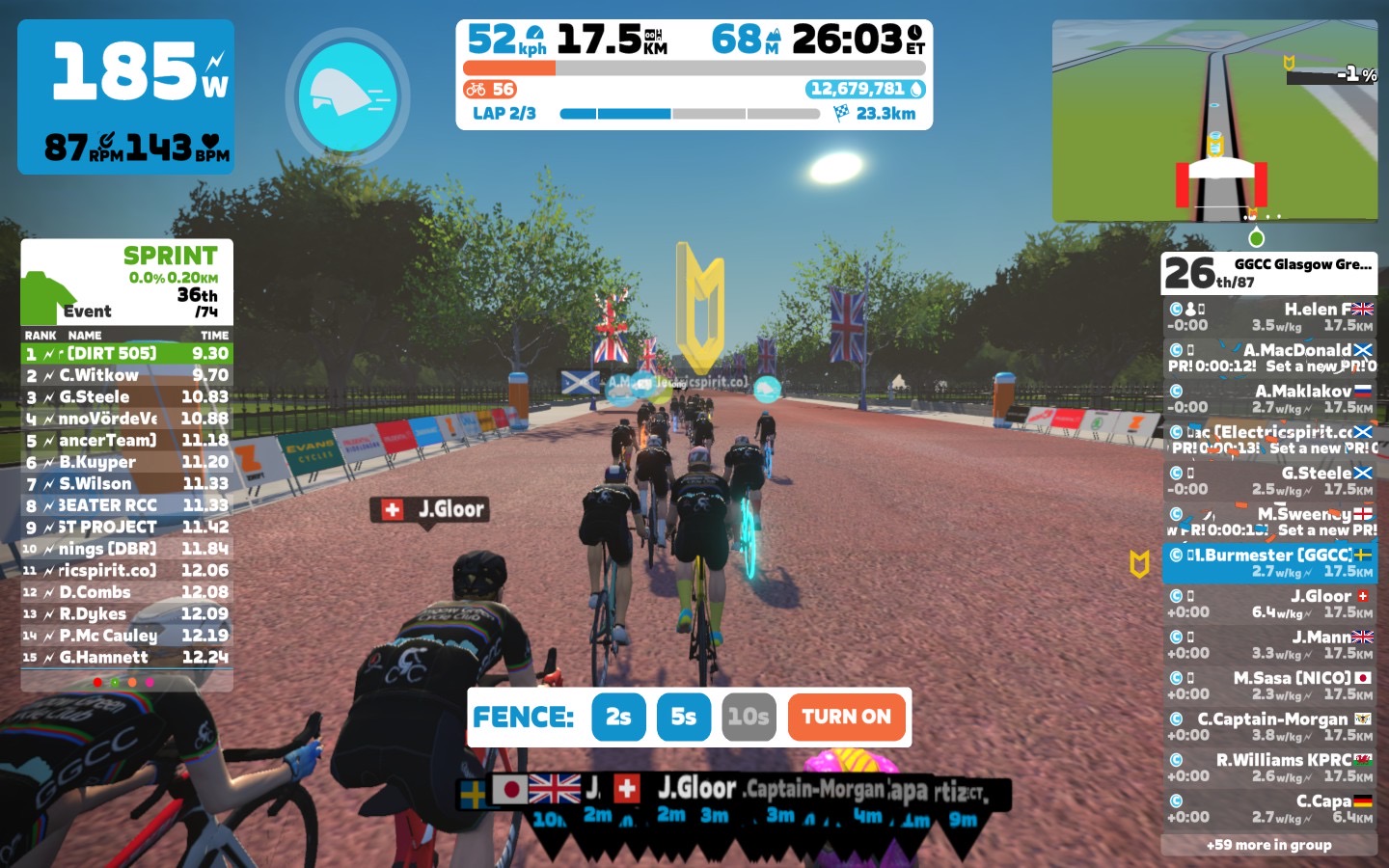This screenshot has height=868, width=1389.
Task: Select C.Captain-Morgan in the riders list
Action: tap(1269, 727)
